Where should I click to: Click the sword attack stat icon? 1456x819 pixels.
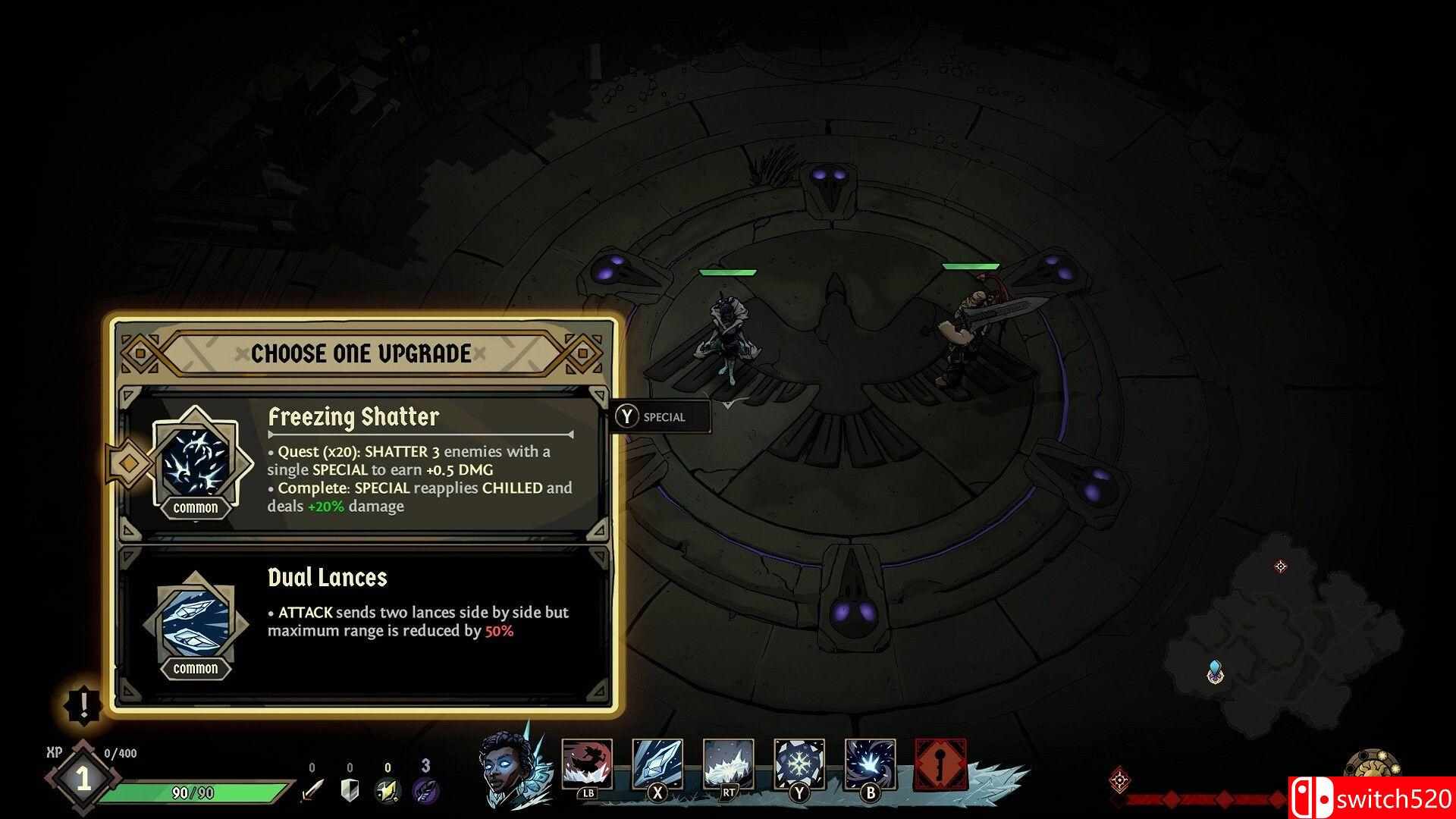(312, 790)
